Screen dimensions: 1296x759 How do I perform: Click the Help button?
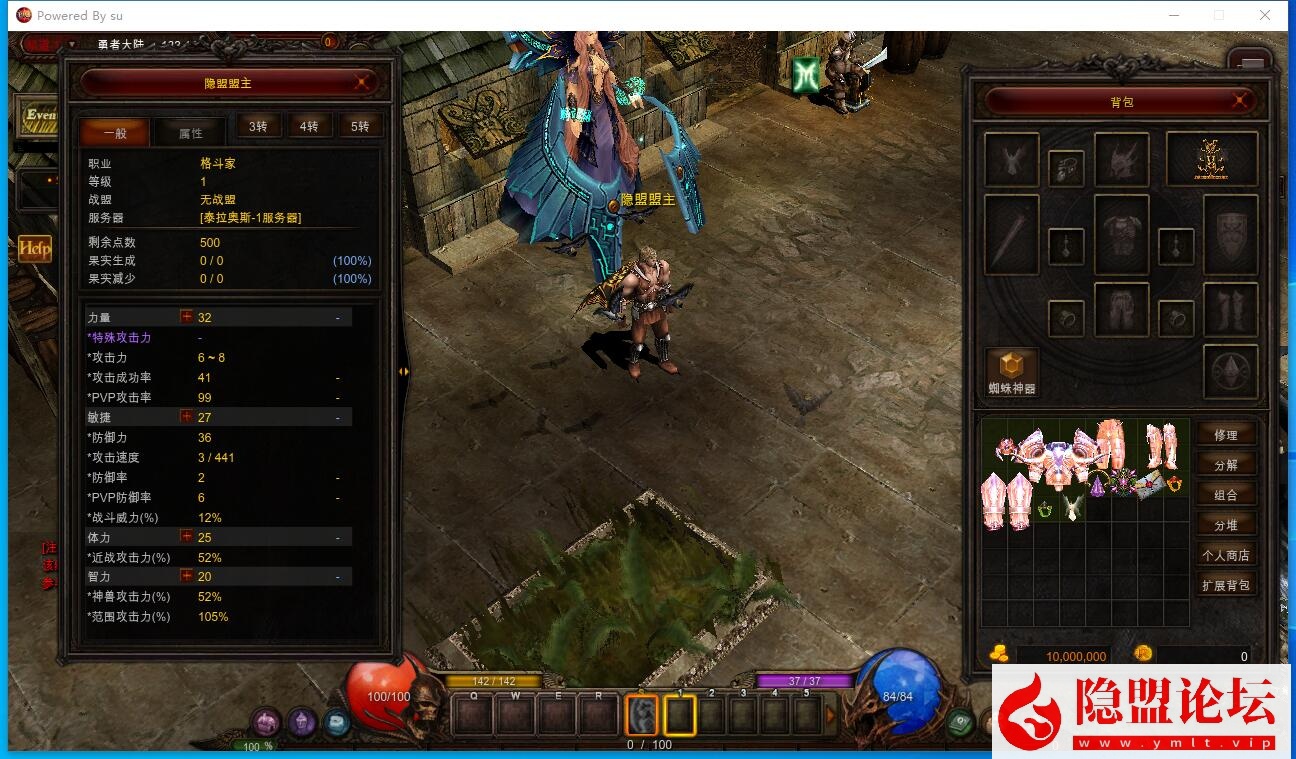point(34,248)
